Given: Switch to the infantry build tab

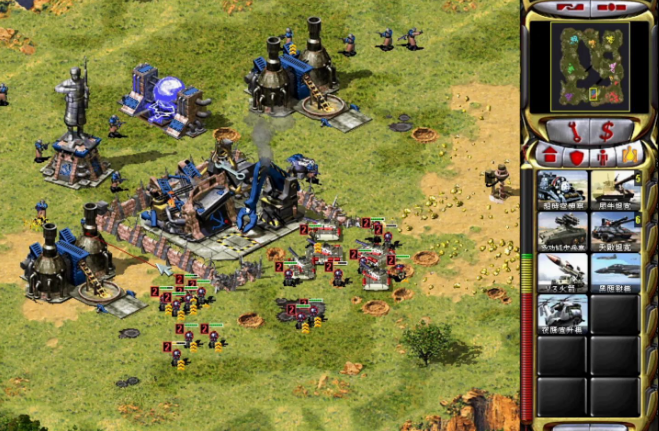Looking at the screenshot, I should [x=603, y=156].
